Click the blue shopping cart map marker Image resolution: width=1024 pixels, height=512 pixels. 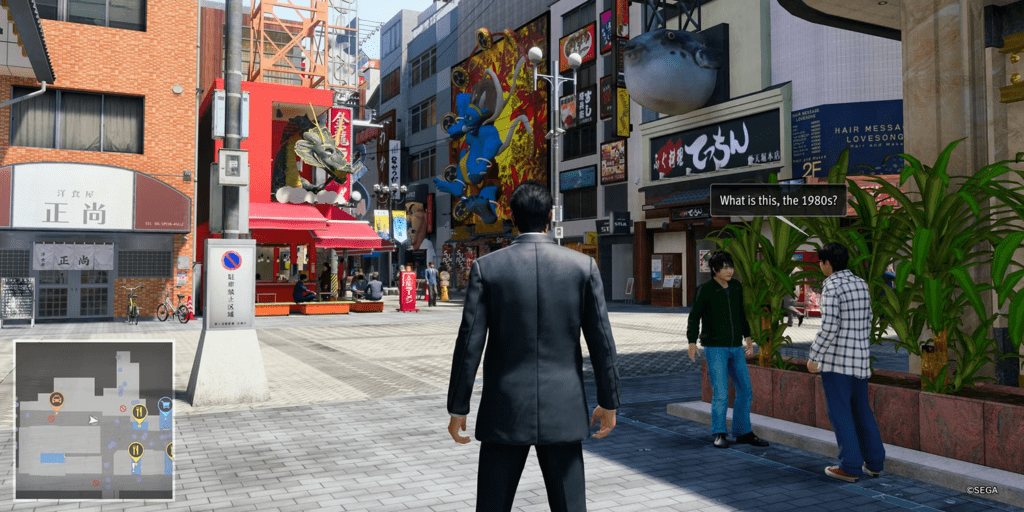[165, 406]
